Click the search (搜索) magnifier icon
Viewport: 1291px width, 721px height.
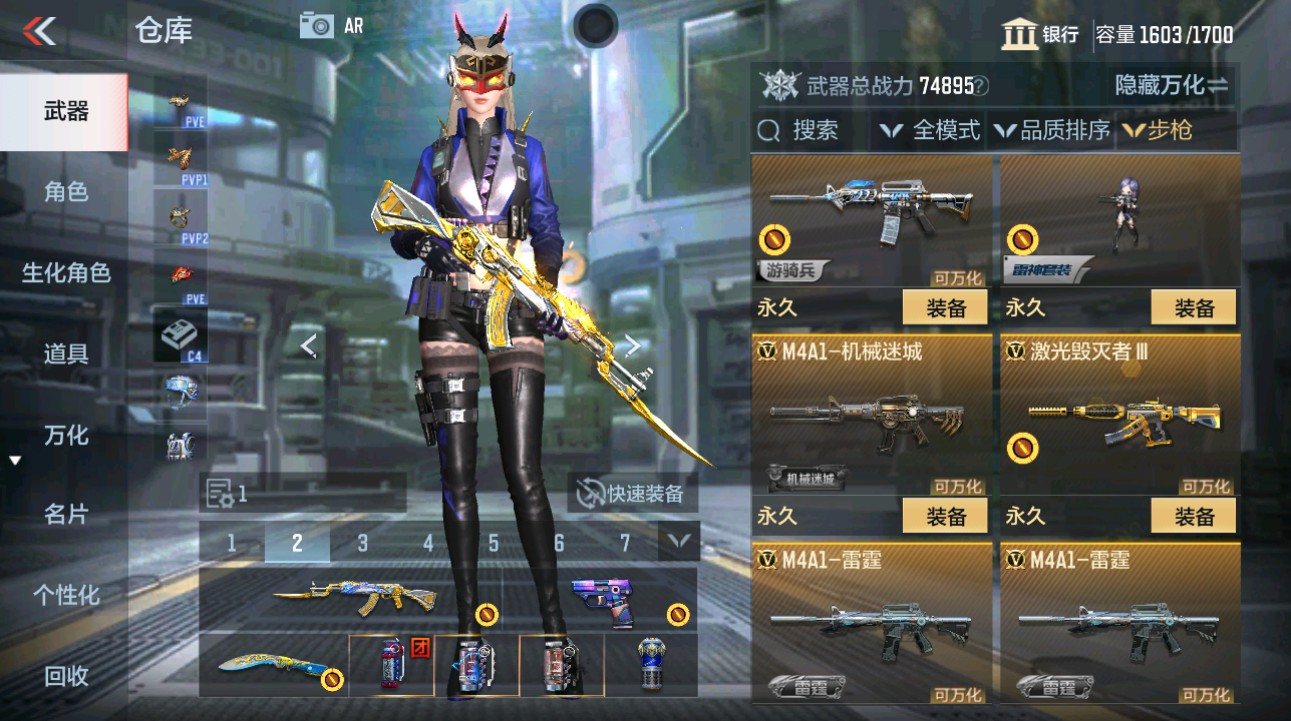767,130
